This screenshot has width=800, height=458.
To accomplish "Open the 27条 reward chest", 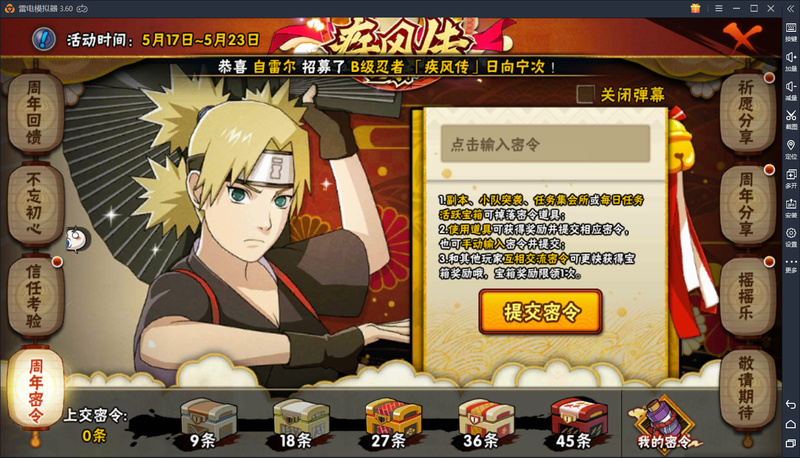I will pyautogui.click(x=391, y=419).
